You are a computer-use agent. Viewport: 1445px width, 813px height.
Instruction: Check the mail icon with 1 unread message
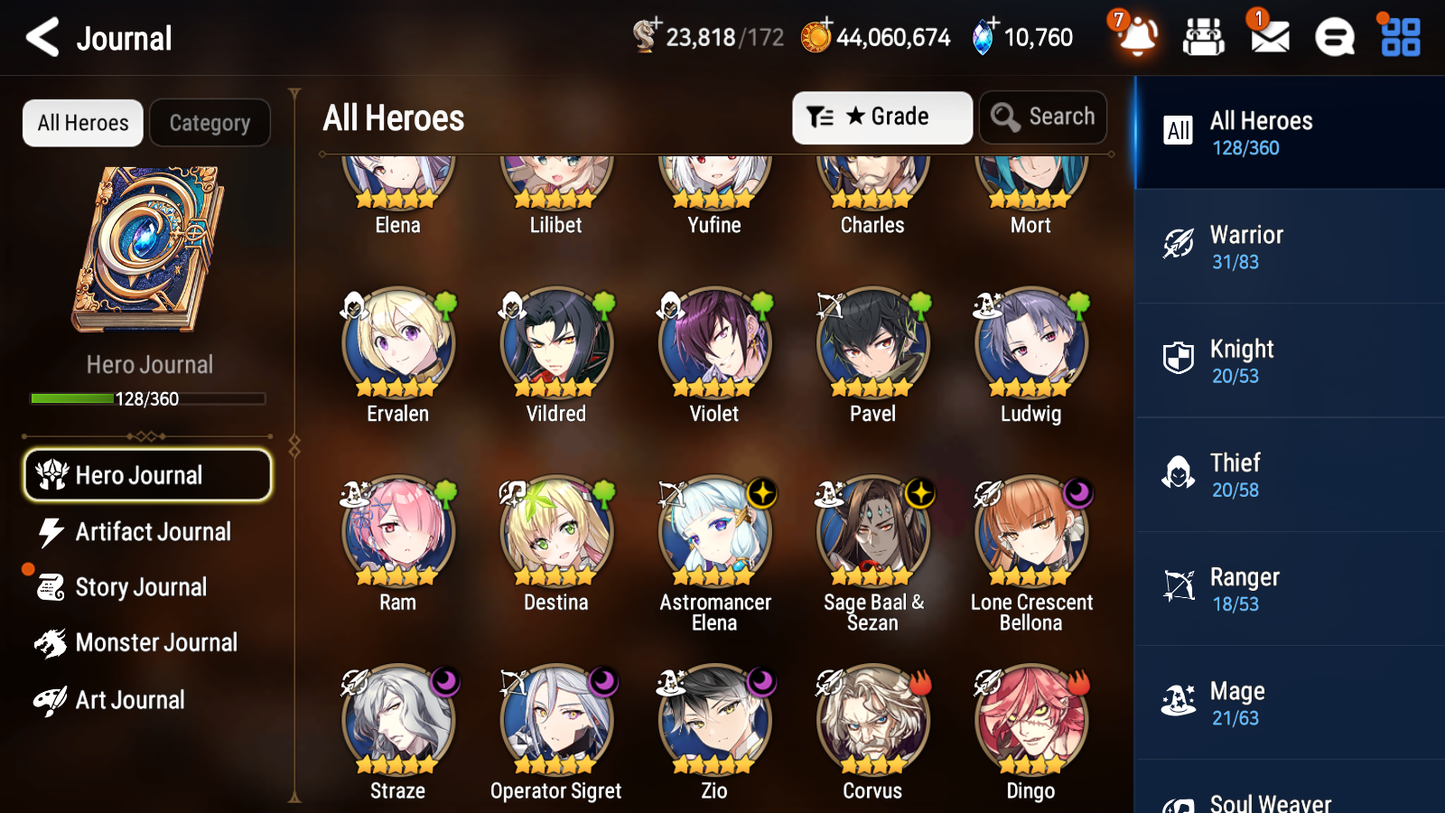point(1269,36)
